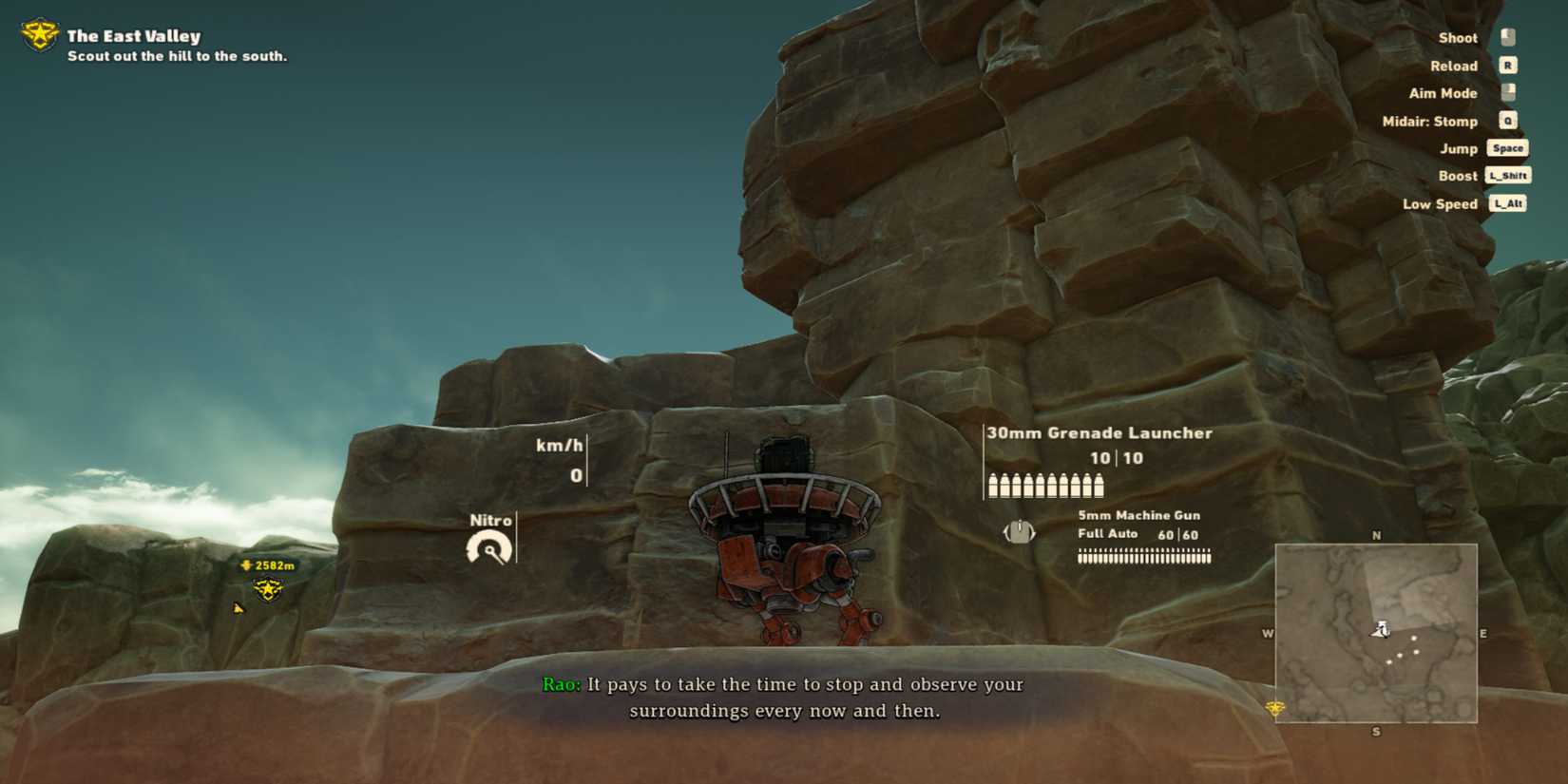Open the minimap for a larger view
Screen dimensions: 1568x784
click(x=1376, y=632)
